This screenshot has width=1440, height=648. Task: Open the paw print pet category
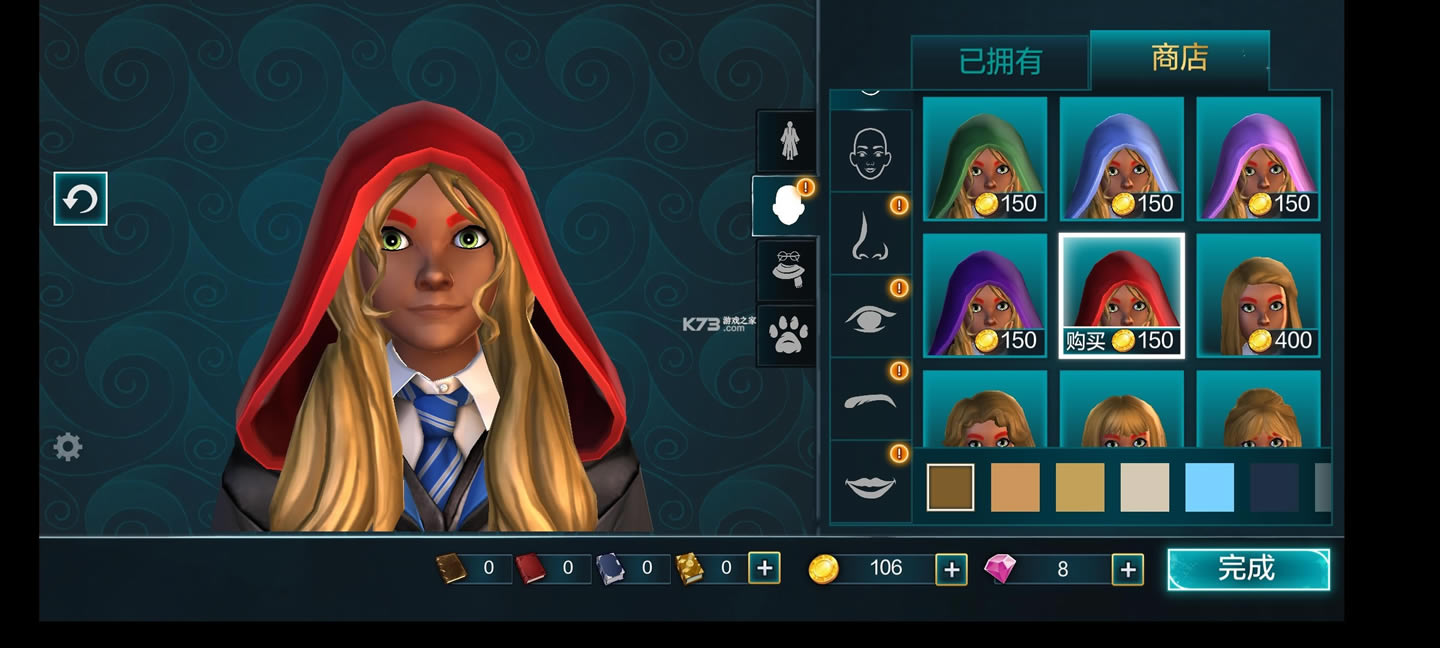788,335
